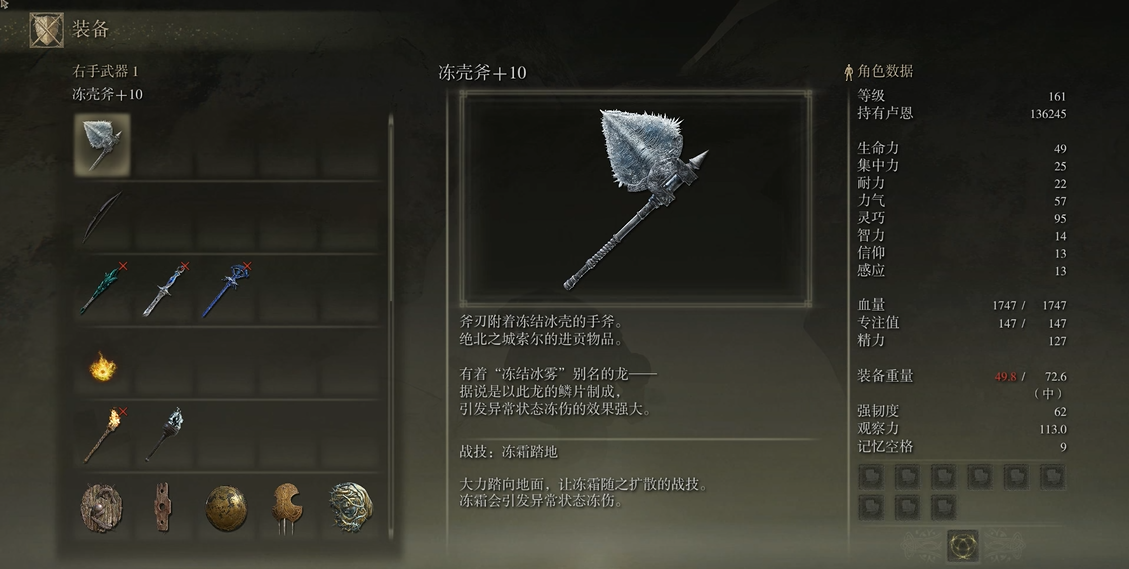
Task: Select the tangled root sphere item
Action: 350,507
